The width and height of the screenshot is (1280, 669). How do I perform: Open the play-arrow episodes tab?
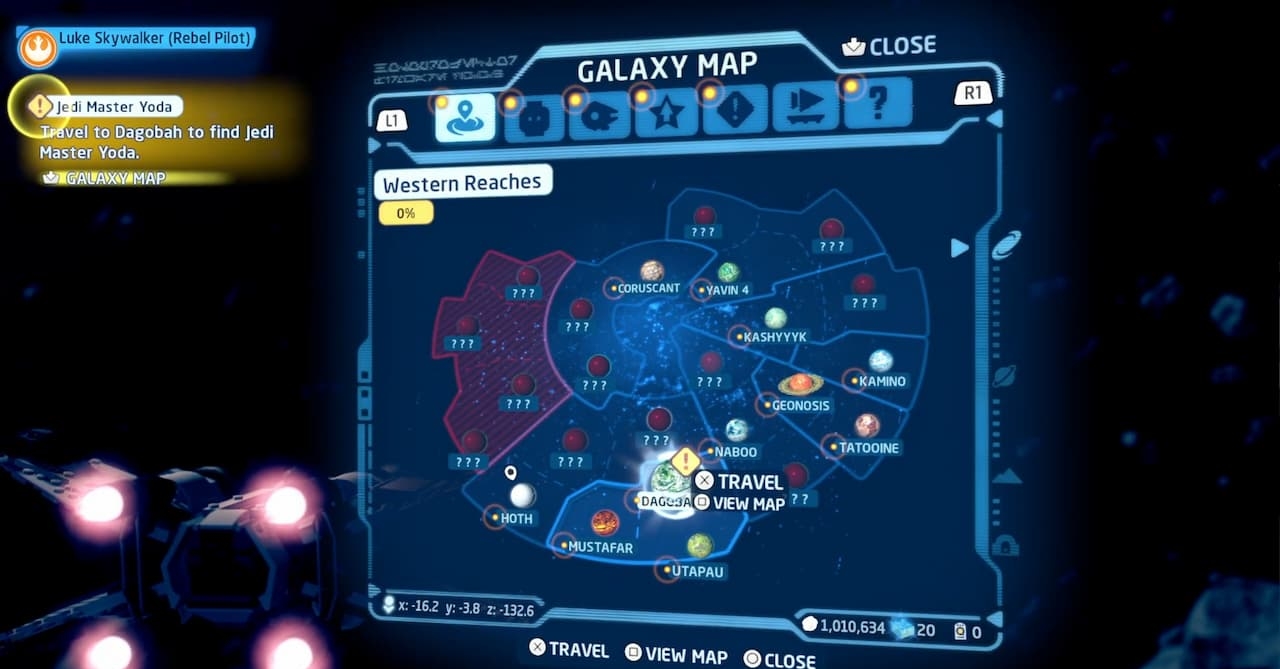(x=805, y=108)
